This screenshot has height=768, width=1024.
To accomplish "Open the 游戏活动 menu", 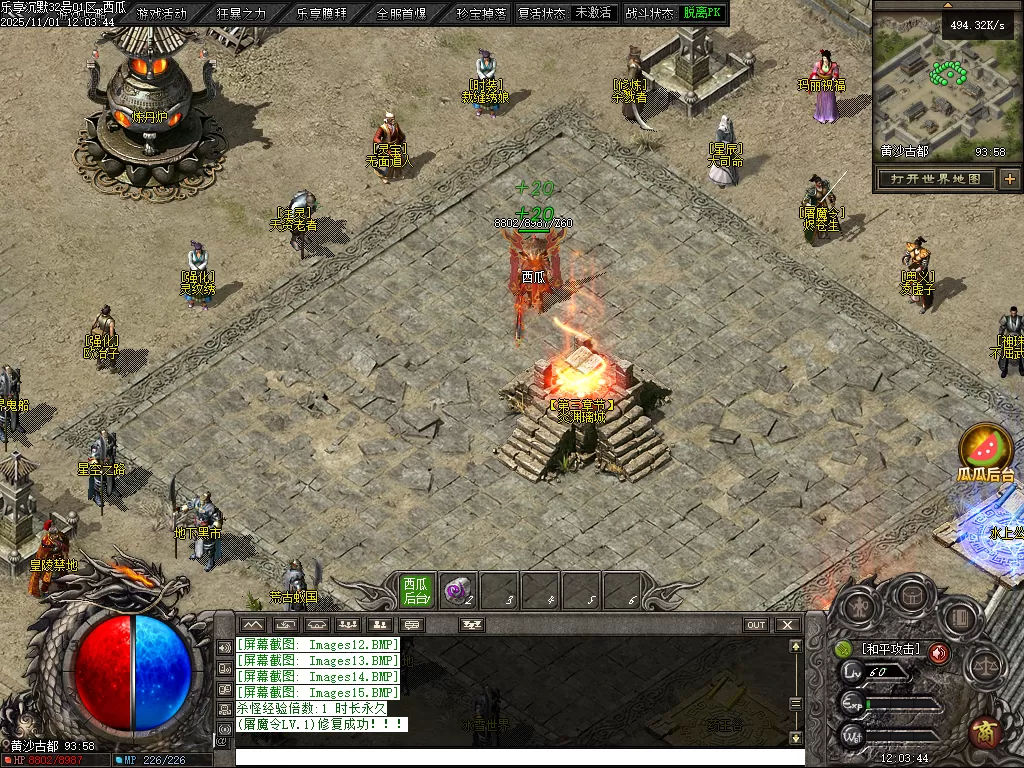I will click(x=161, y=14).
